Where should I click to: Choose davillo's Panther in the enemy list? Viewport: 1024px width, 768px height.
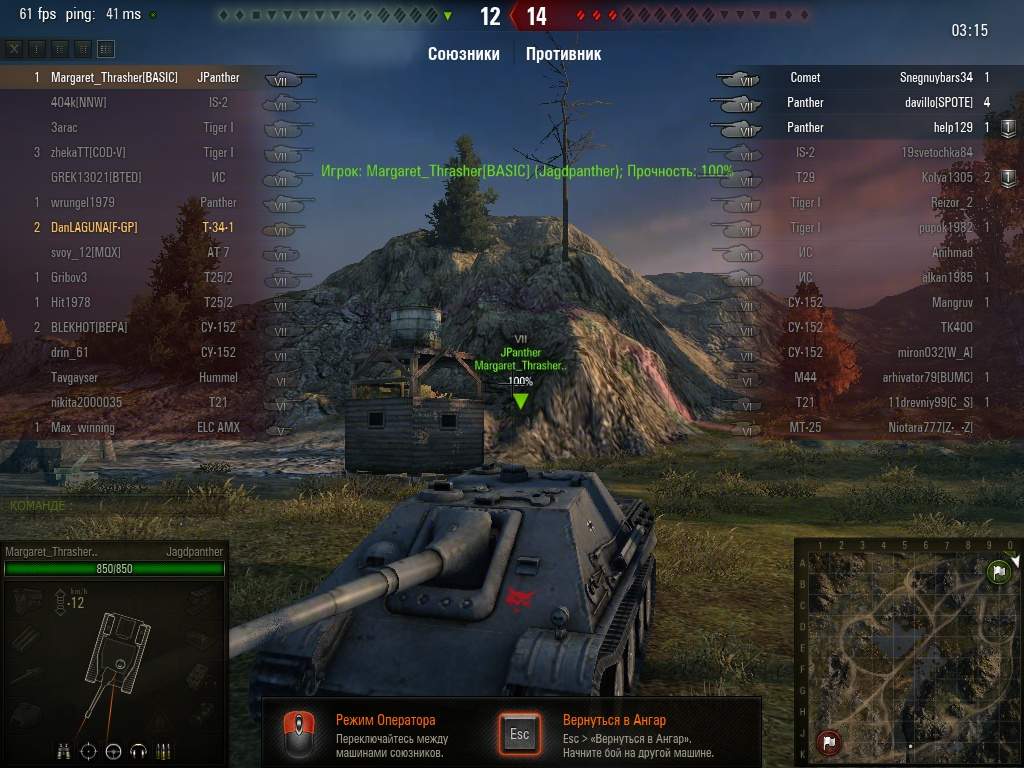(880, 102)
